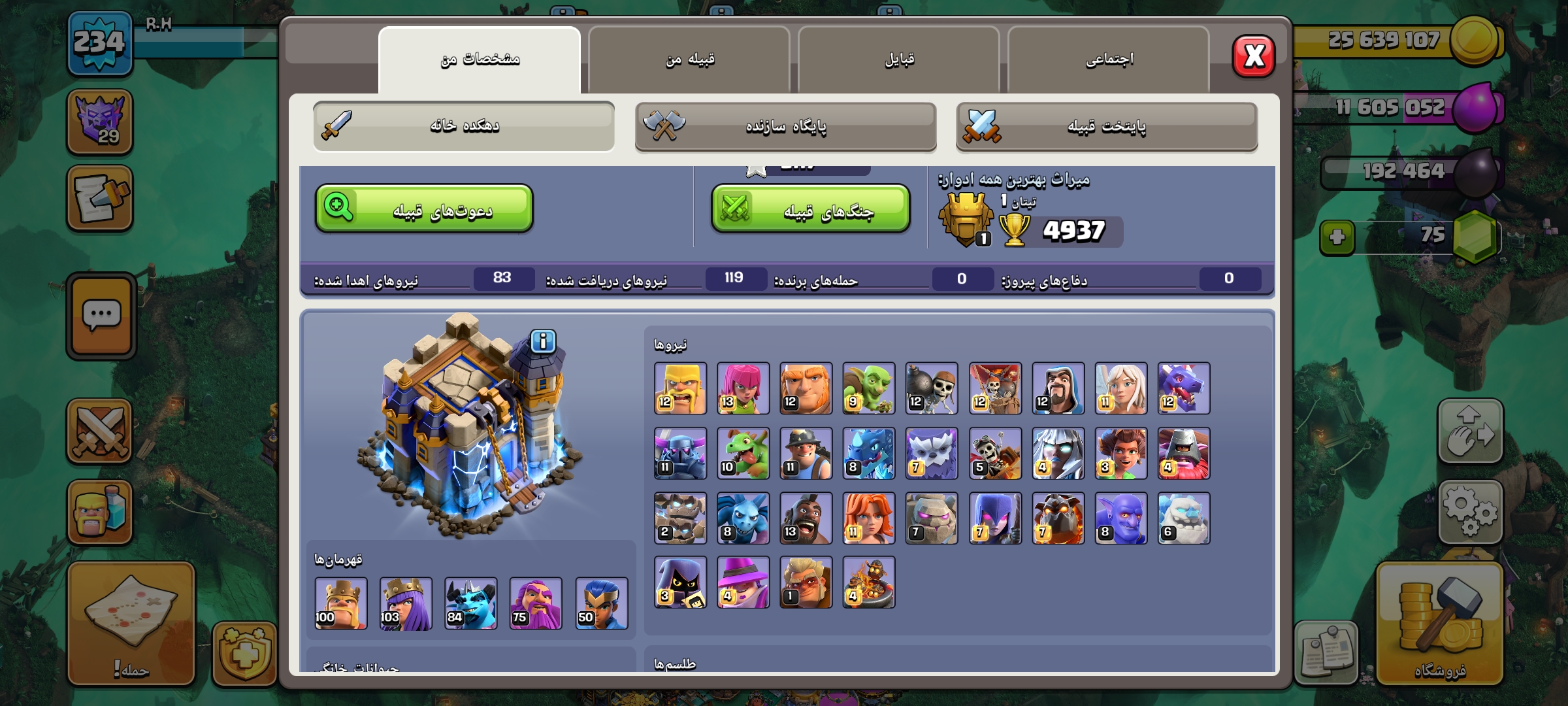Screen dimensions: 1568x706
Task: Open the chat speech bubble panel
Action: tap(101, 316)
